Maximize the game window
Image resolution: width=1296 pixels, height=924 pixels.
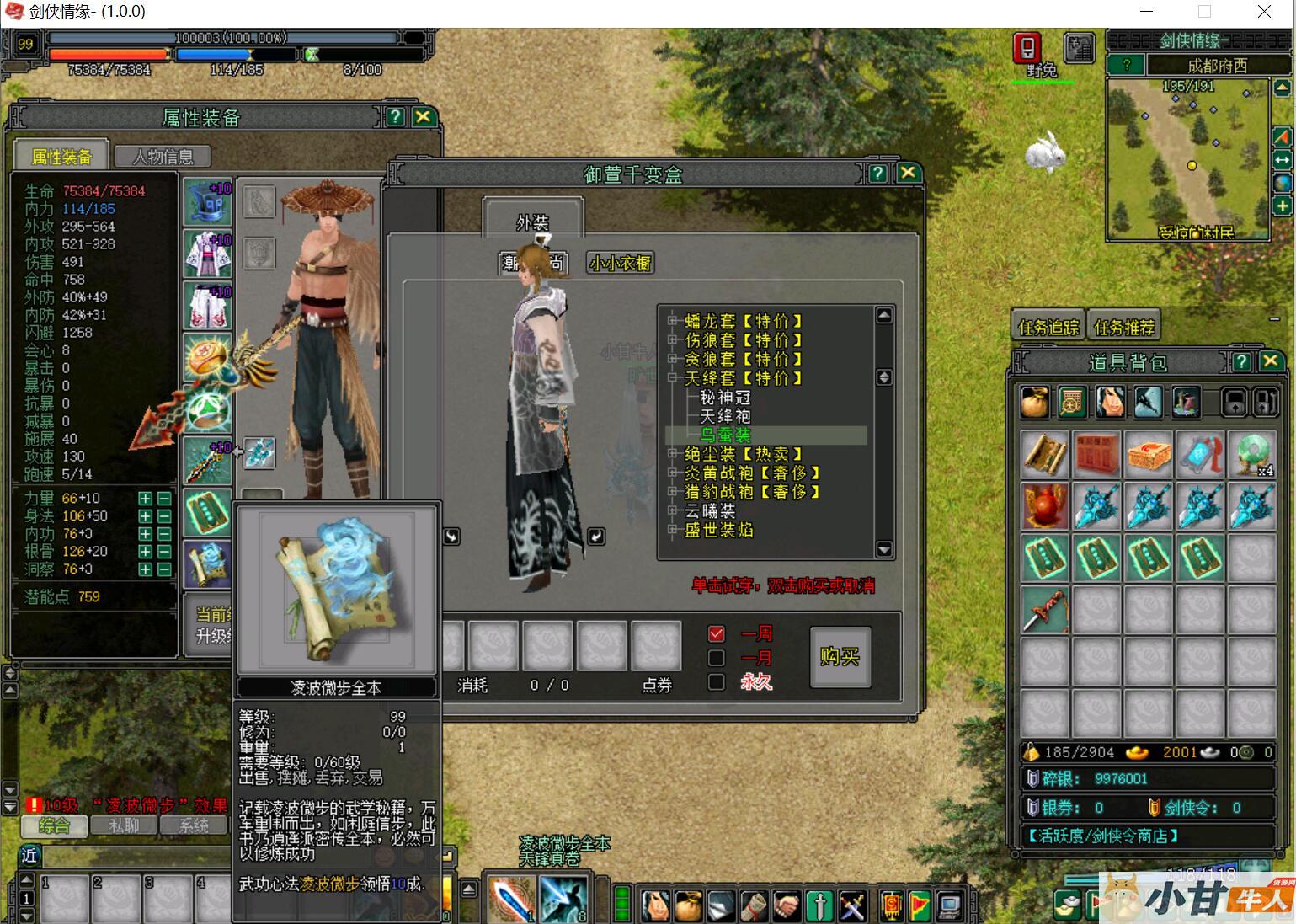pos(1204,12)
